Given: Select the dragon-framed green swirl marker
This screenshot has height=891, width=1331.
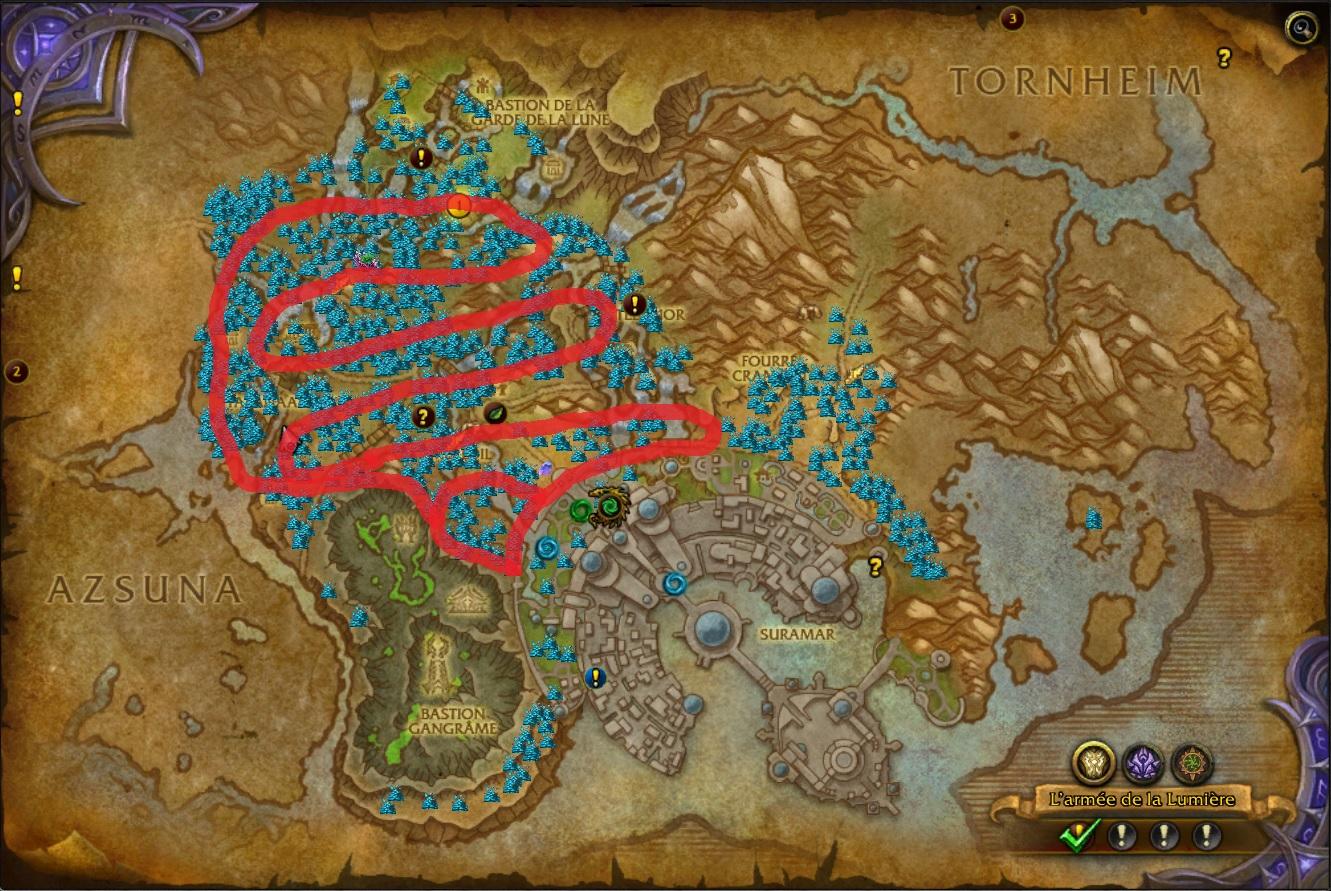Looking at the screenshot, I should click(607, 507).
